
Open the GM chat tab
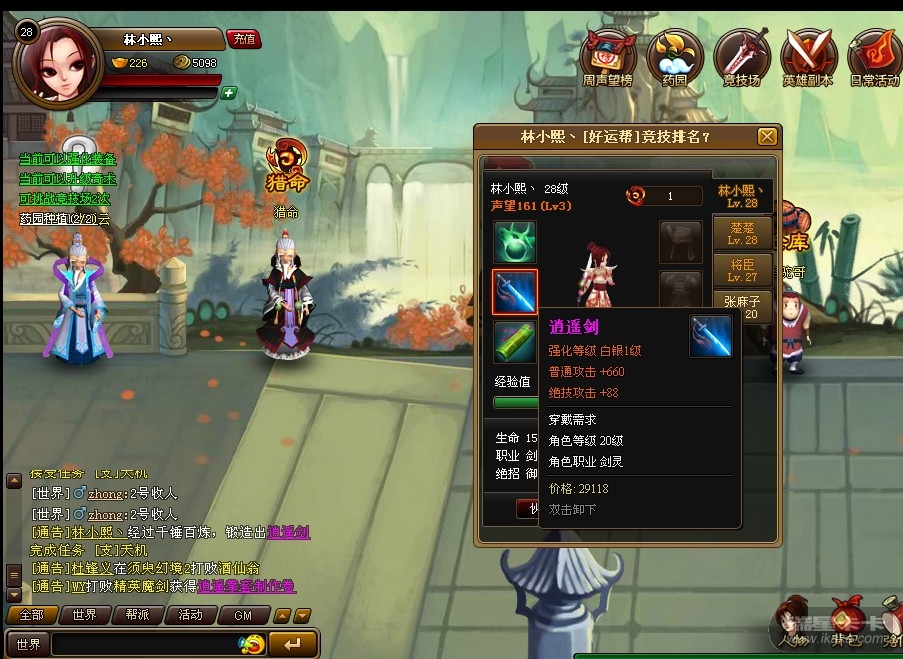(243, 615)
